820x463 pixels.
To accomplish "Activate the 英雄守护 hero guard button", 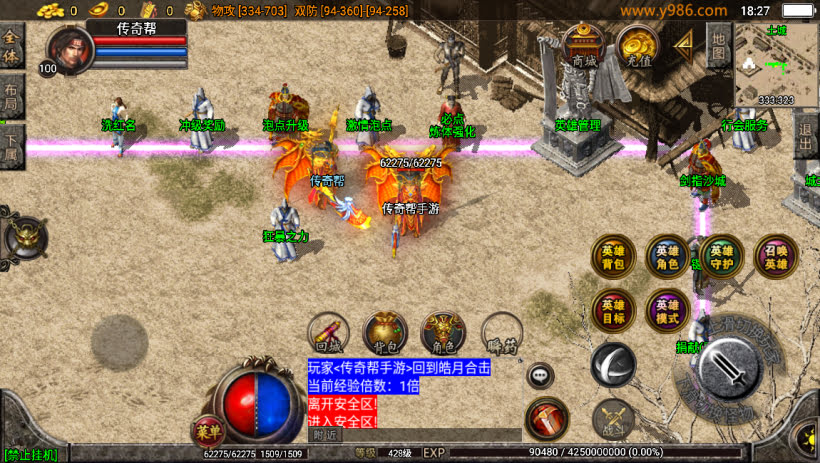I will tap(721, 257).
